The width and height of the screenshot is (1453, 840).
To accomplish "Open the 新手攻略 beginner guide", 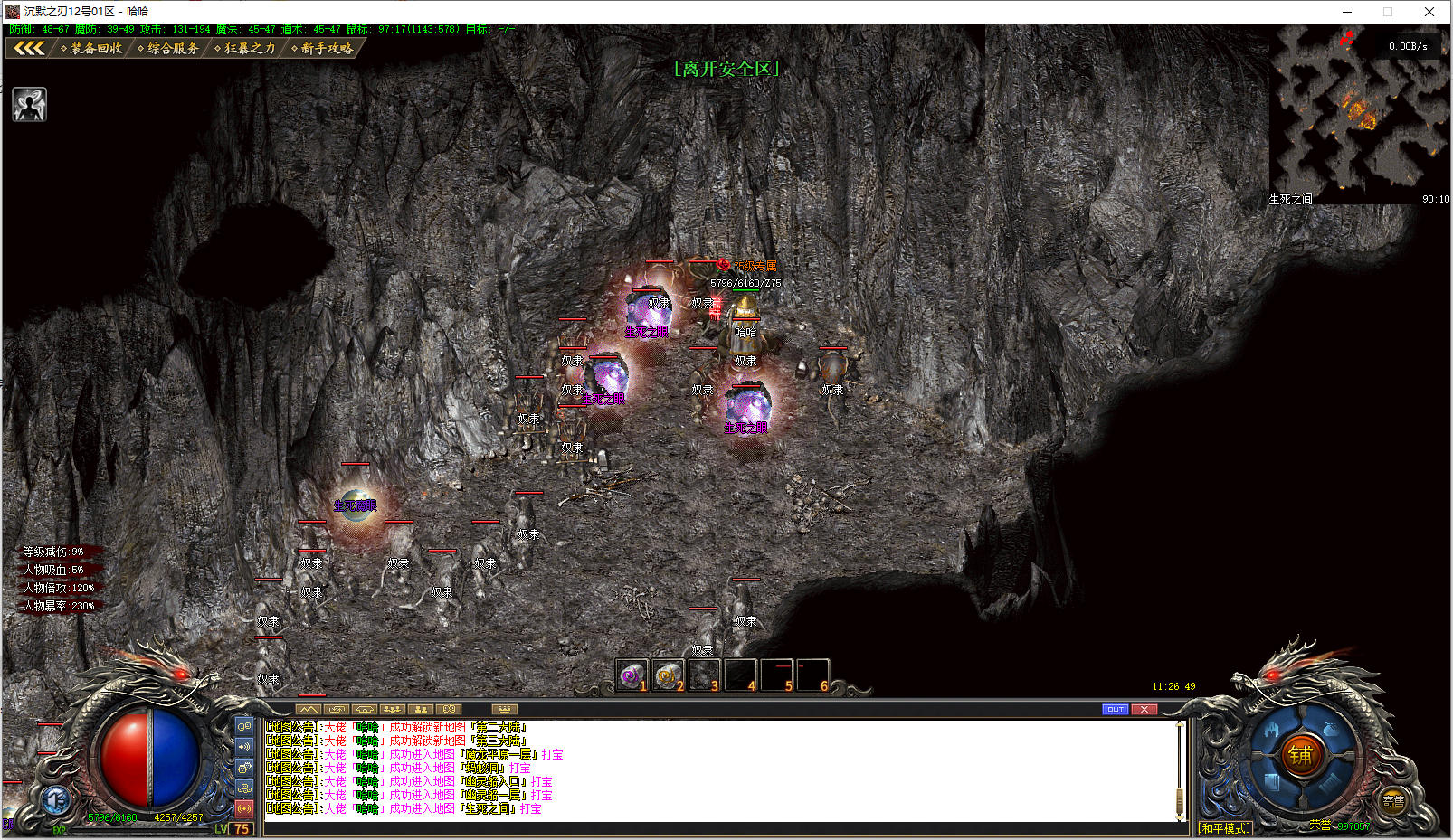I will 322,48.
